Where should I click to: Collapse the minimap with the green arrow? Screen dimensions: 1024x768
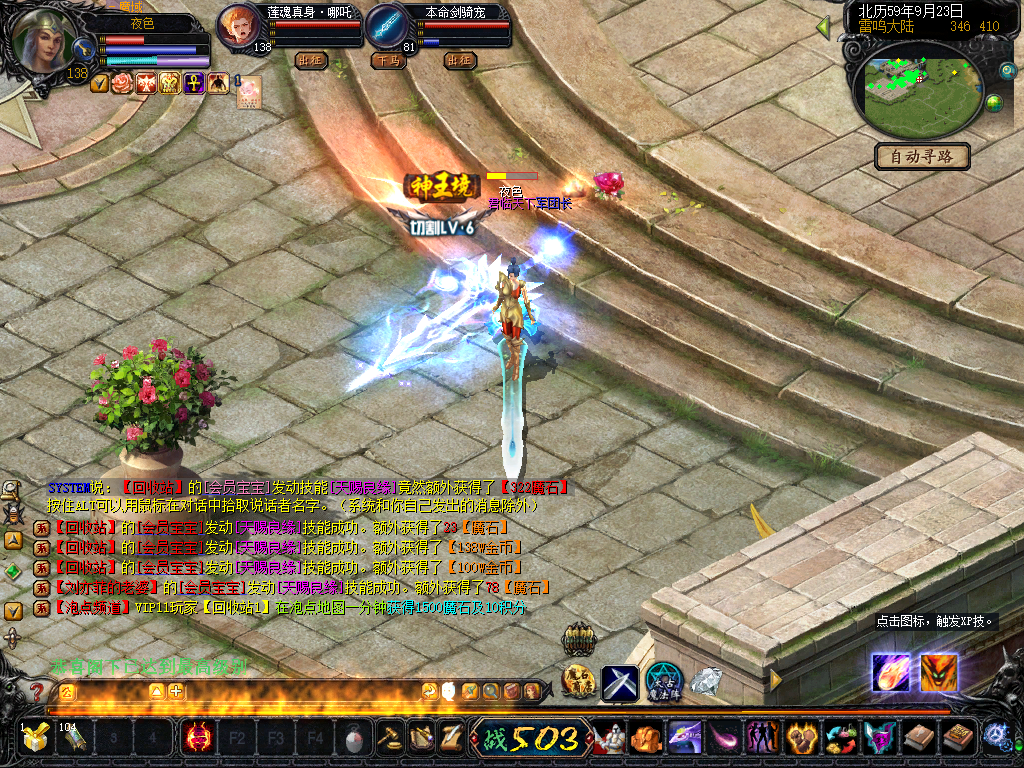point(823,27)
